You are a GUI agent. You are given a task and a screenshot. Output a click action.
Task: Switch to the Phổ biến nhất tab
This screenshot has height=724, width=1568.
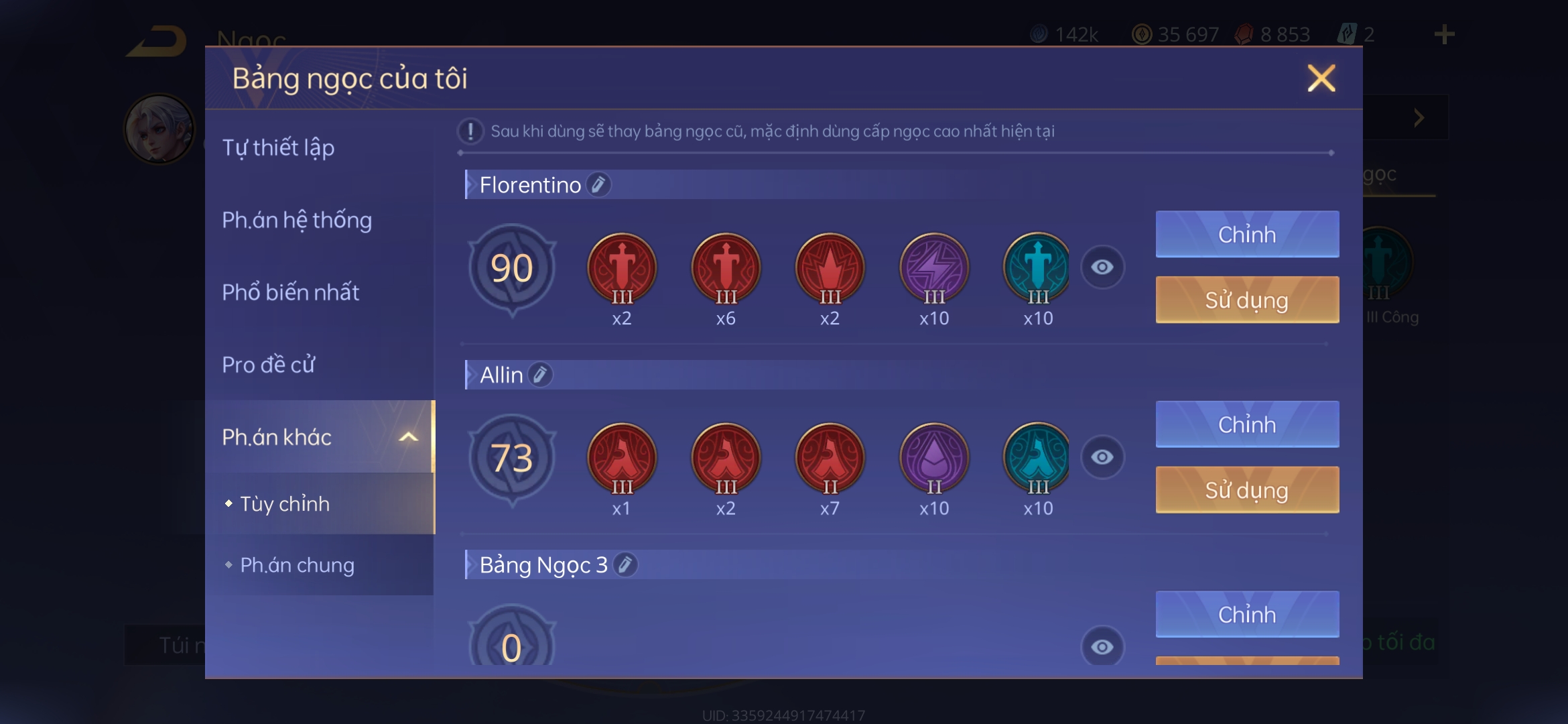(x=291, y=292)
